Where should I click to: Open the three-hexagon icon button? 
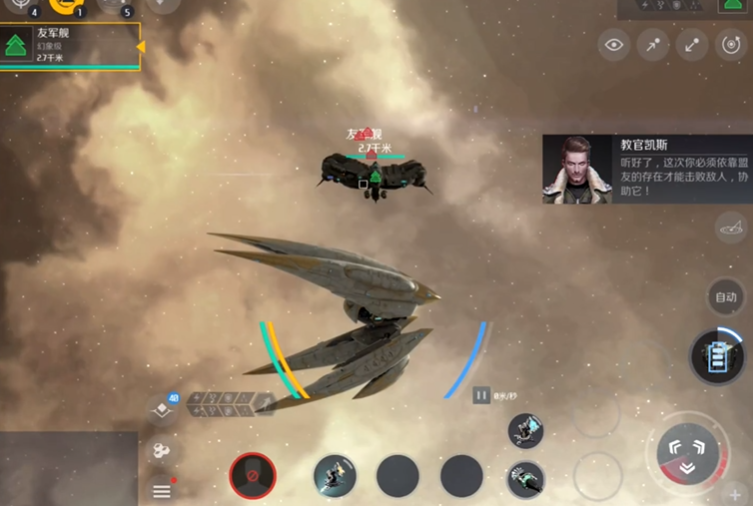click(161, 450)
